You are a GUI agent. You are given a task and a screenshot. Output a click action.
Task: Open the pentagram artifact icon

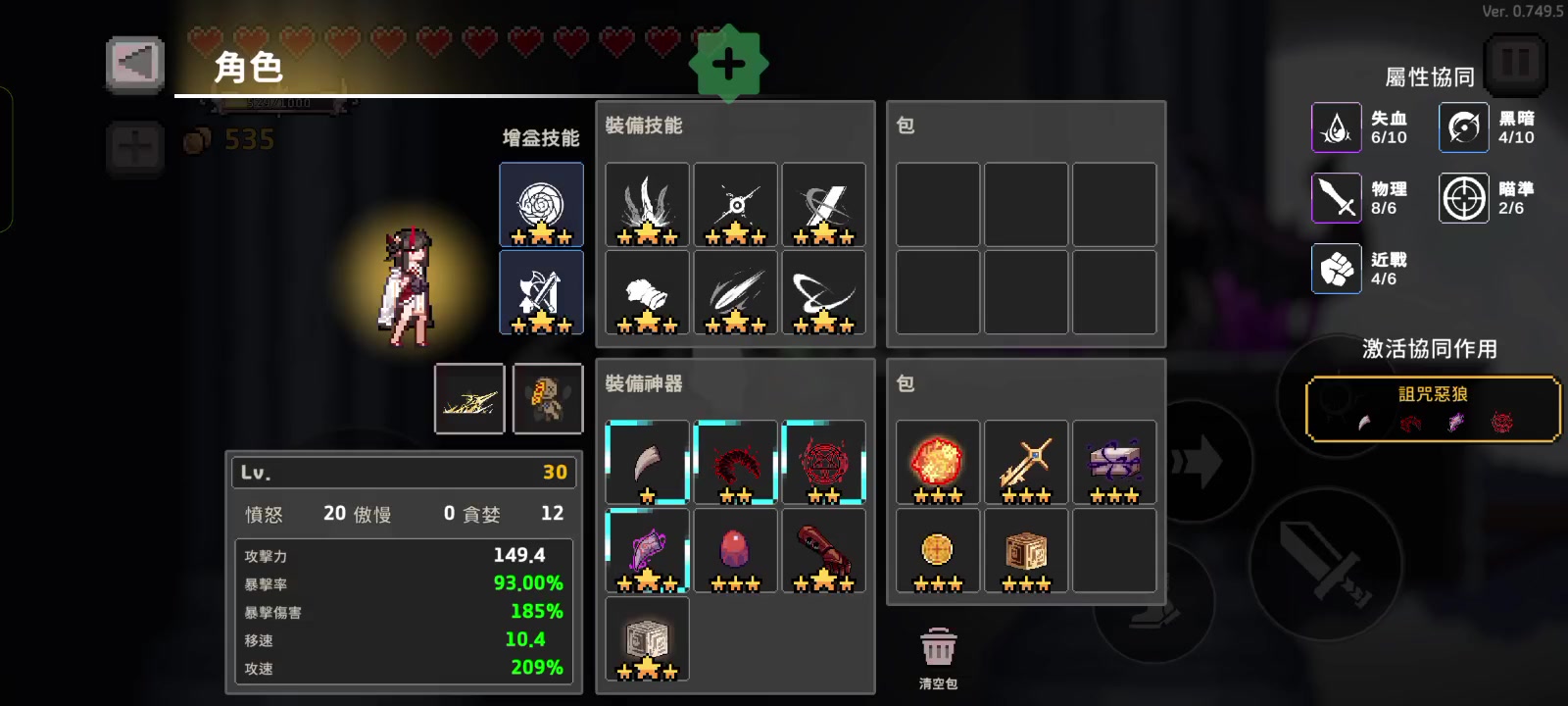pyautogui.click(x=822, y=461)
